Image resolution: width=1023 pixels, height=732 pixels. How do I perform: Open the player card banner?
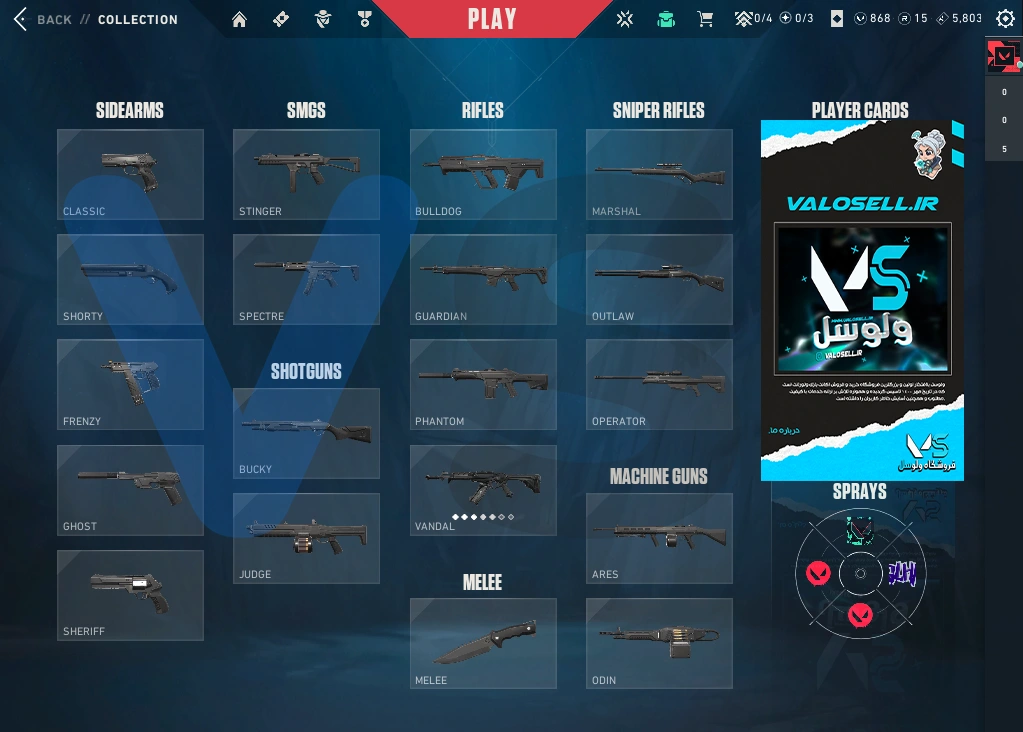click(x=862, y=300)
